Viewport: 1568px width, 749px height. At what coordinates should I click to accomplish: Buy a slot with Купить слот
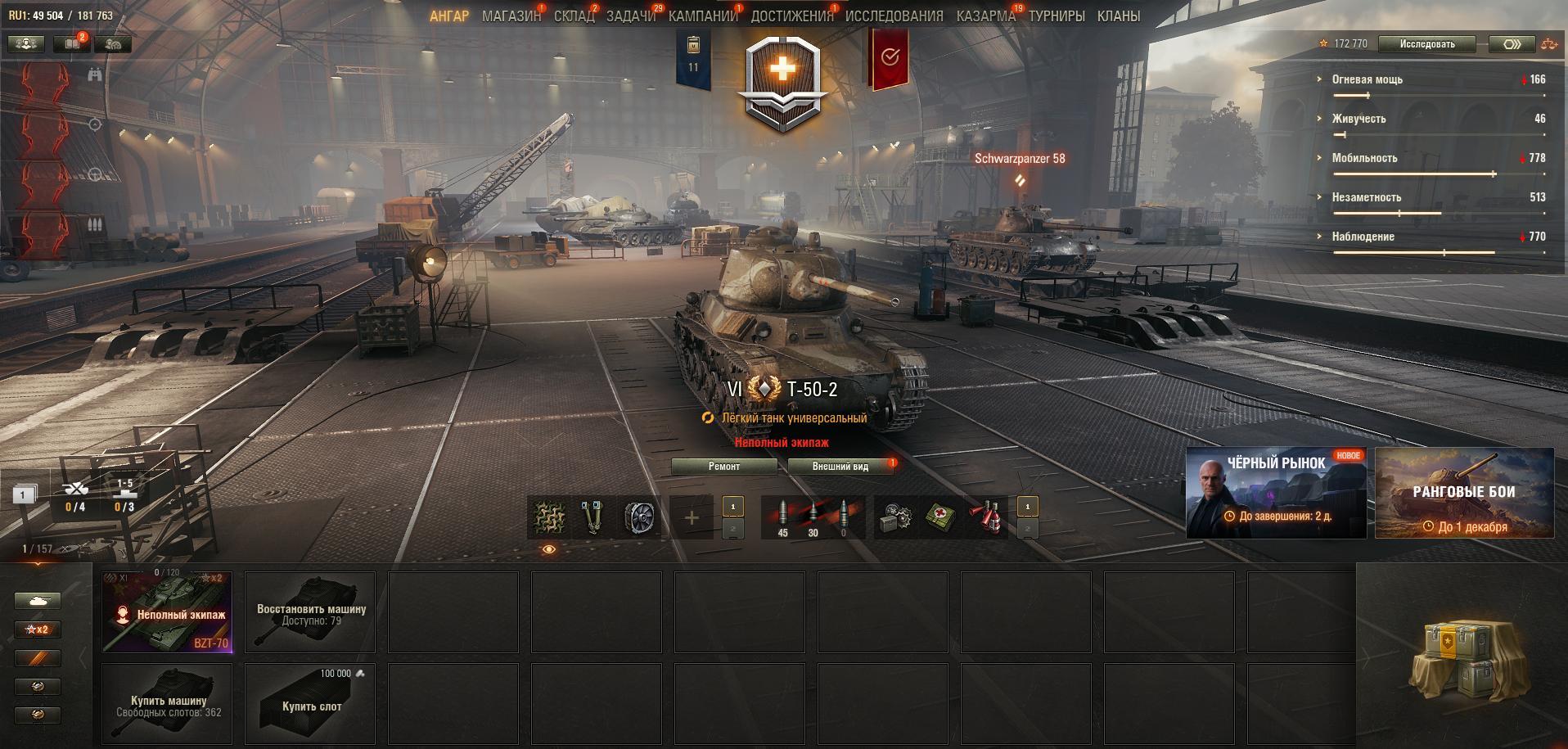[311, 704]
